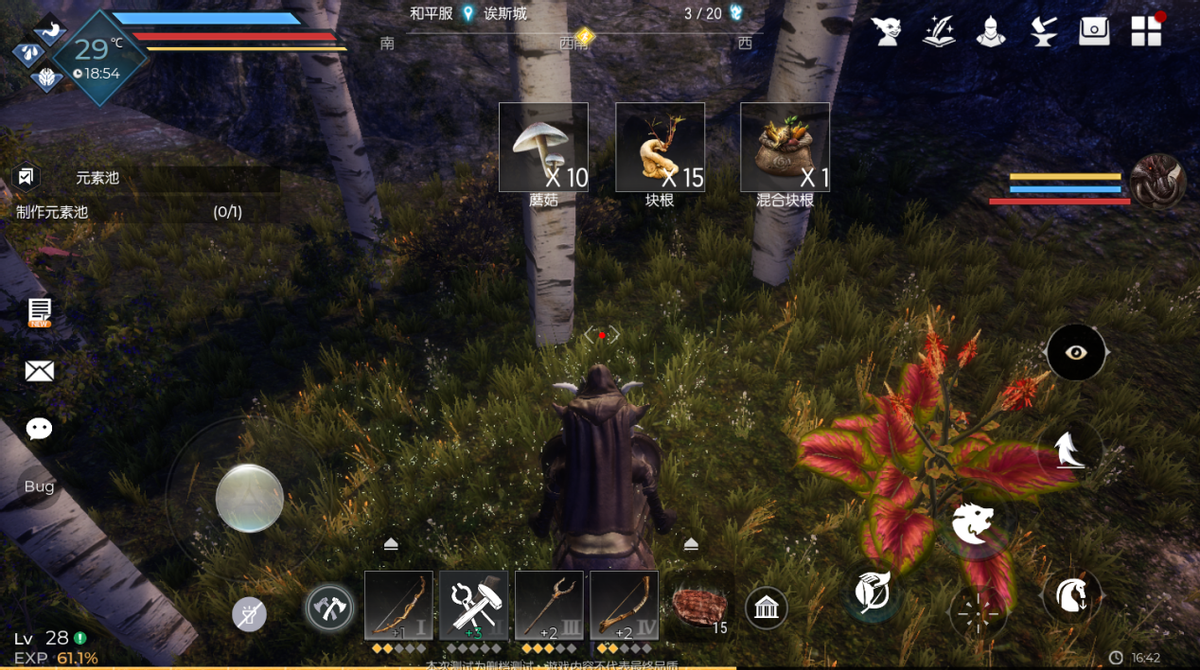1200x670 pixels.
Task: Open the backpack inventory
Action: [1095, 31]
